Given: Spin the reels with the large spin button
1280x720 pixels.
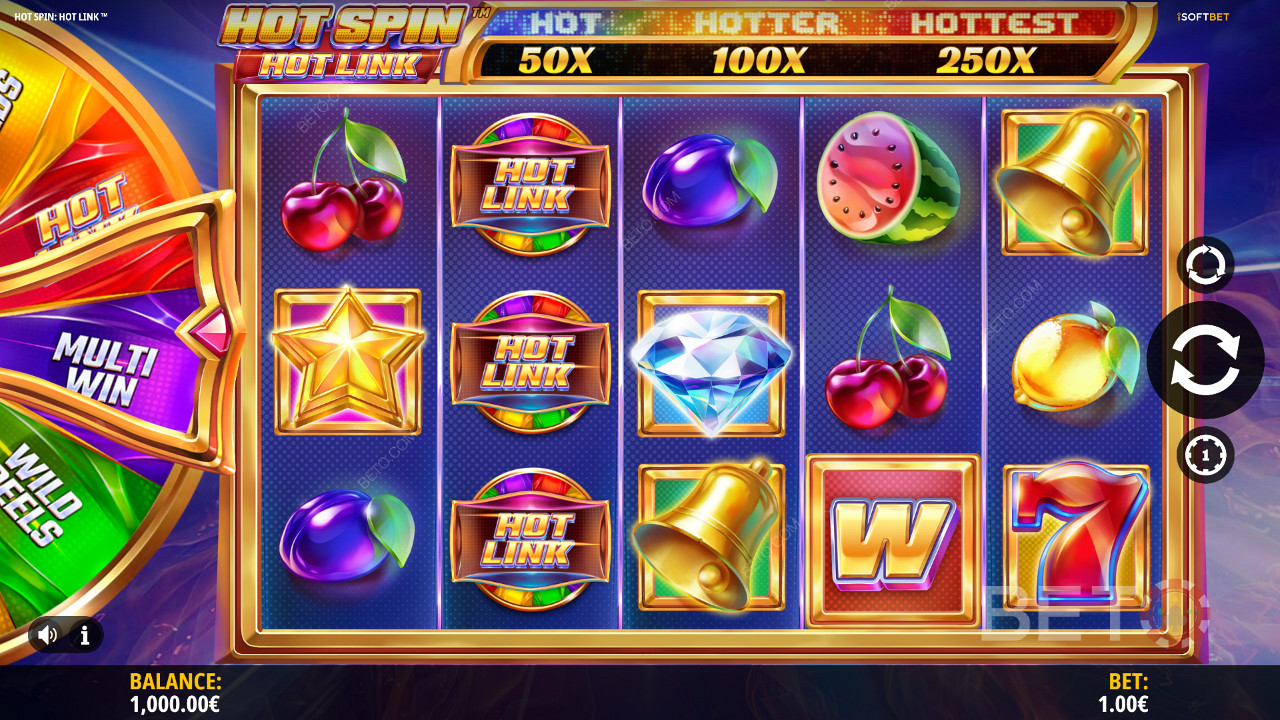Looking at the screenshot, I should pos(1205,360).
